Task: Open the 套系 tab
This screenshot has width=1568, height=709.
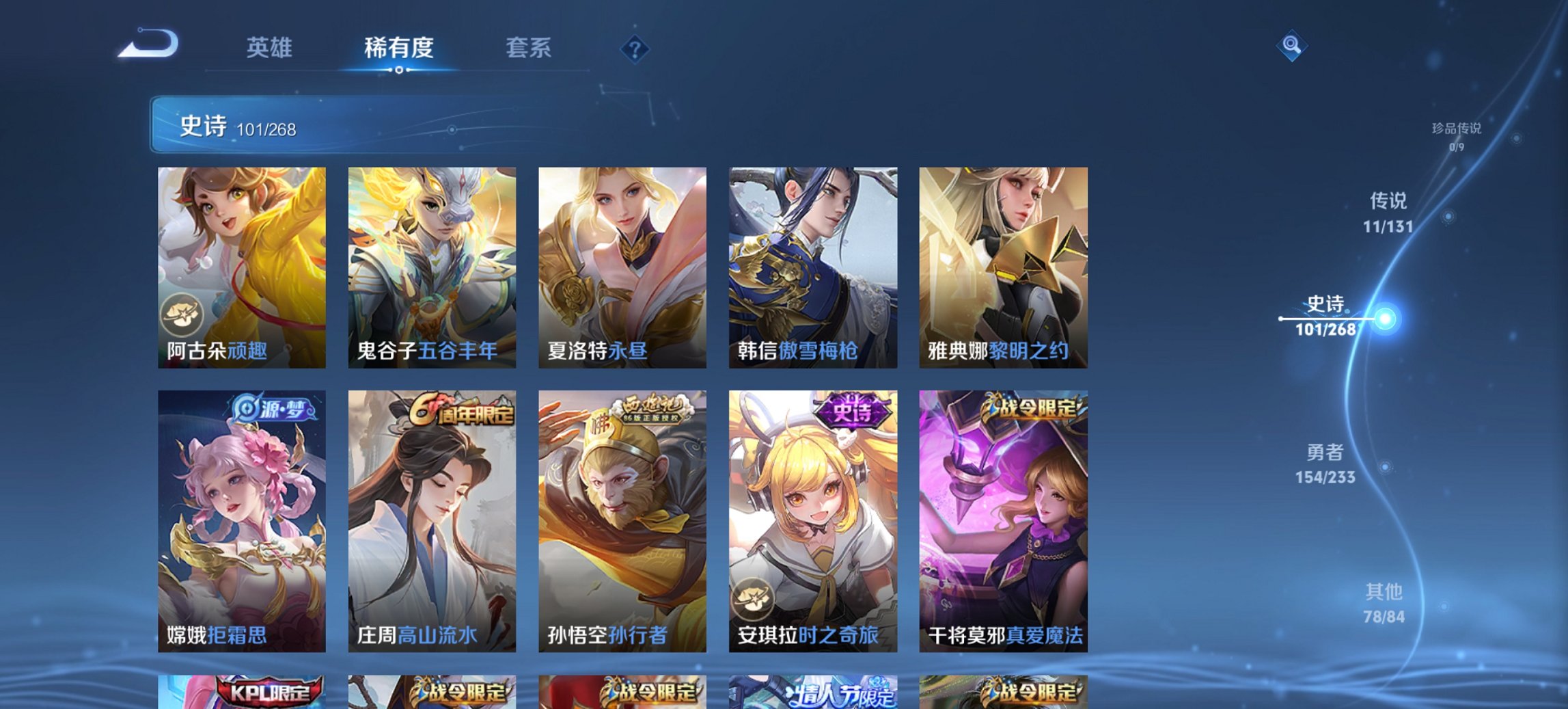Action: pos(529,48)
